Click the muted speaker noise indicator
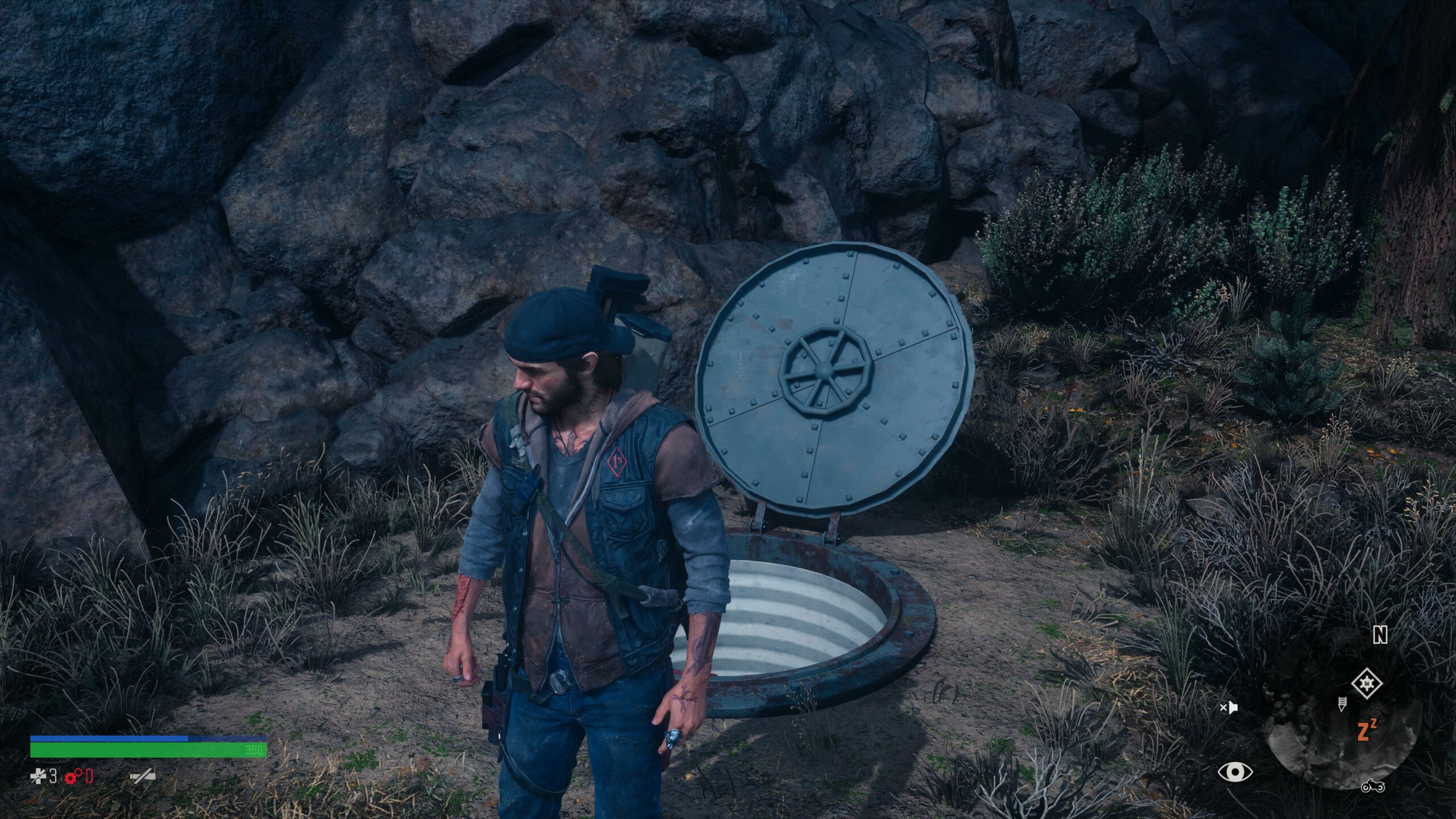The width and height of the screenshot is (1456, 819). 1229,708
